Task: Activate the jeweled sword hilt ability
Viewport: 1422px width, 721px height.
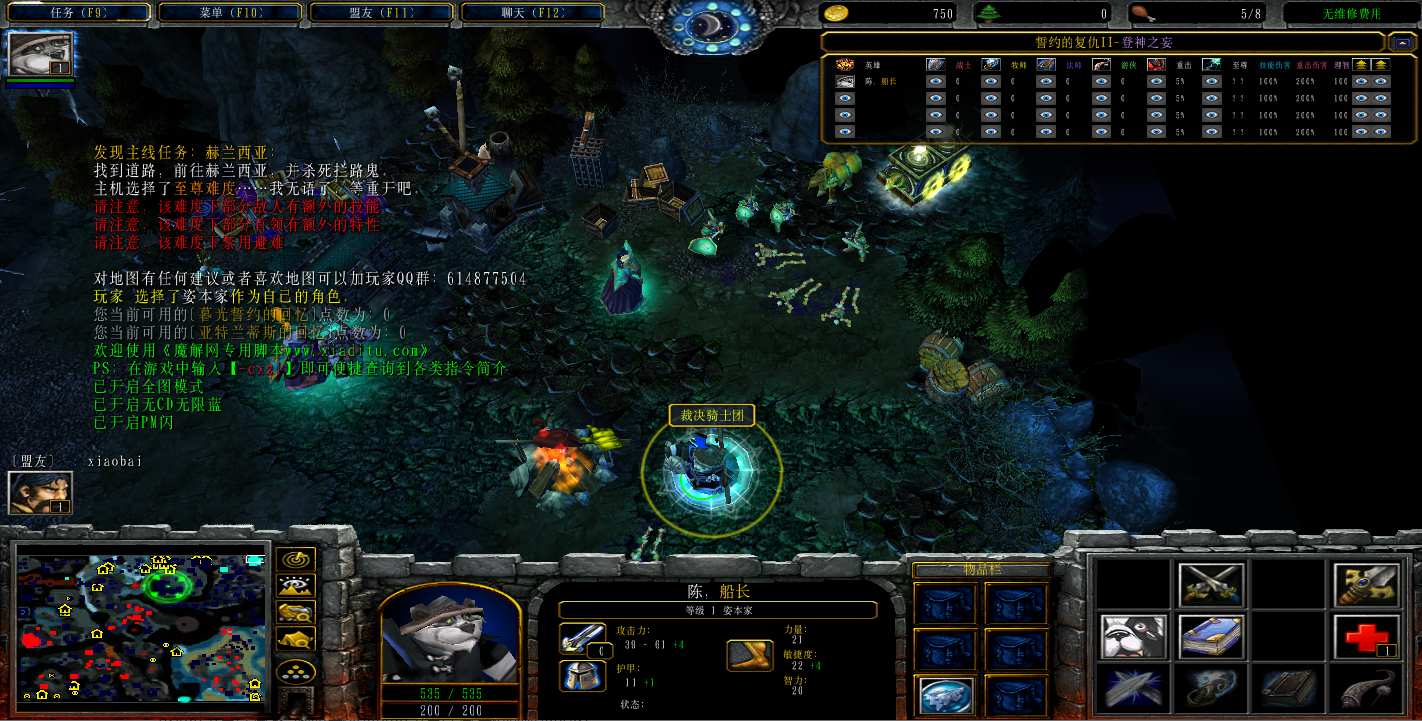Action: click(x=1366, y=584)
